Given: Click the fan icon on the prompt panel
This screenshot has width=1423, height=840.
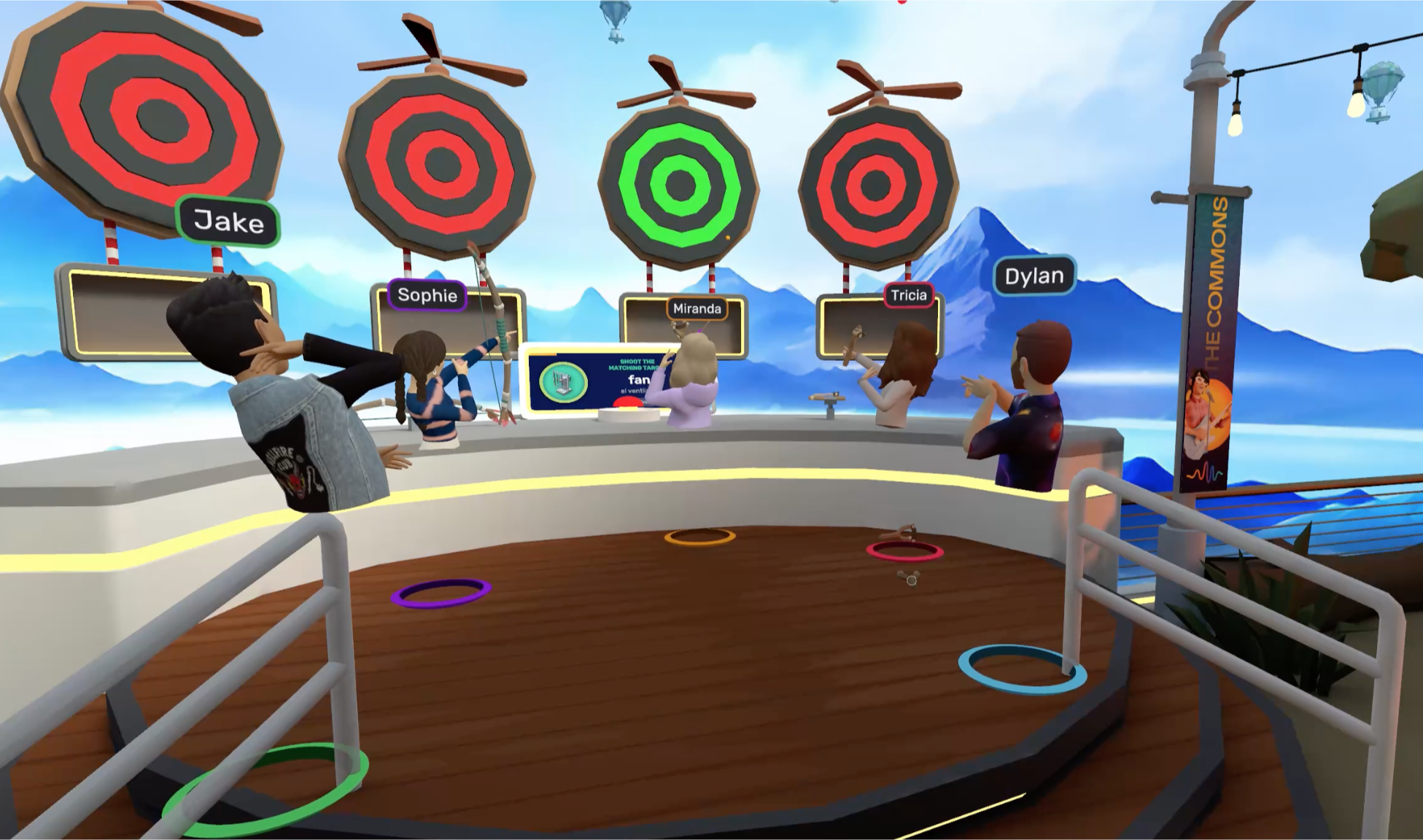Looking at the screenshot, I should 562,383.
